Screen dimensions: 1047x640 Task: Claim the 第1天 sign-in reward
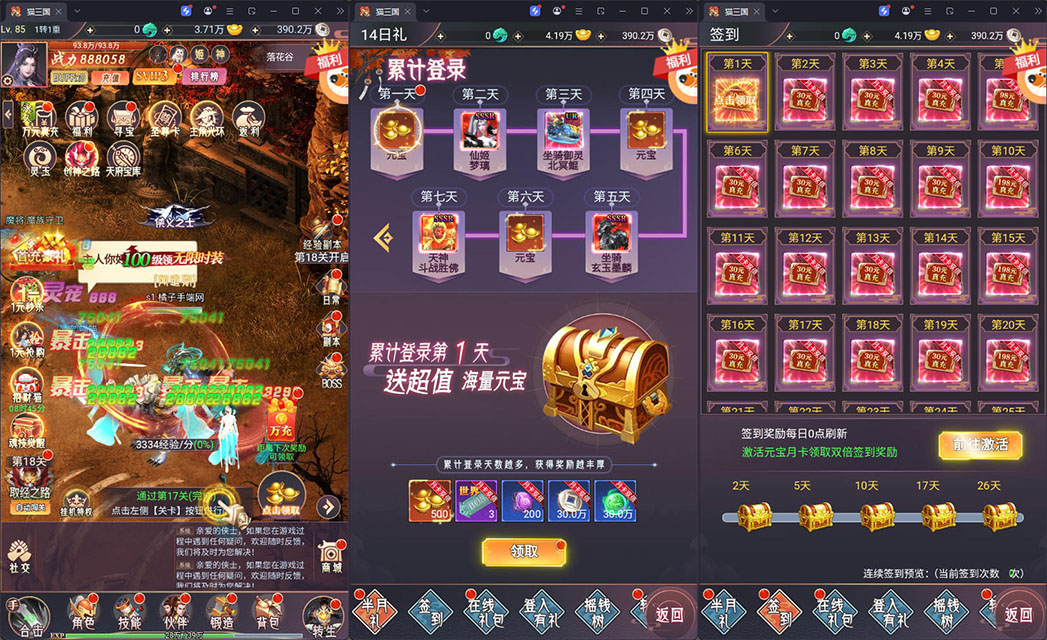click(737, 93)
